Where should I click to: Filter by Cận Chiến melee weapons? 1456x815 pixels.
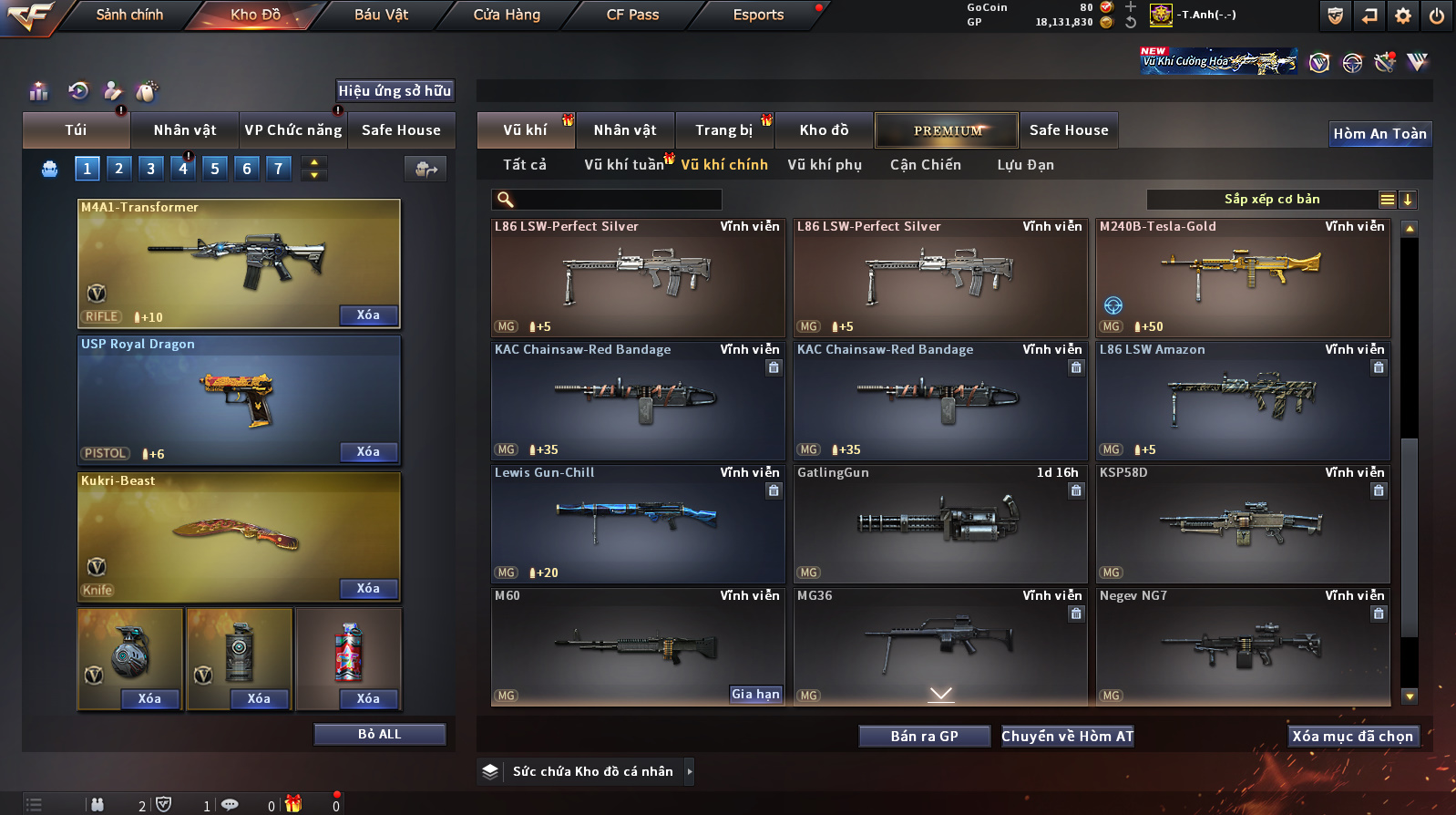tap(925, 165)
